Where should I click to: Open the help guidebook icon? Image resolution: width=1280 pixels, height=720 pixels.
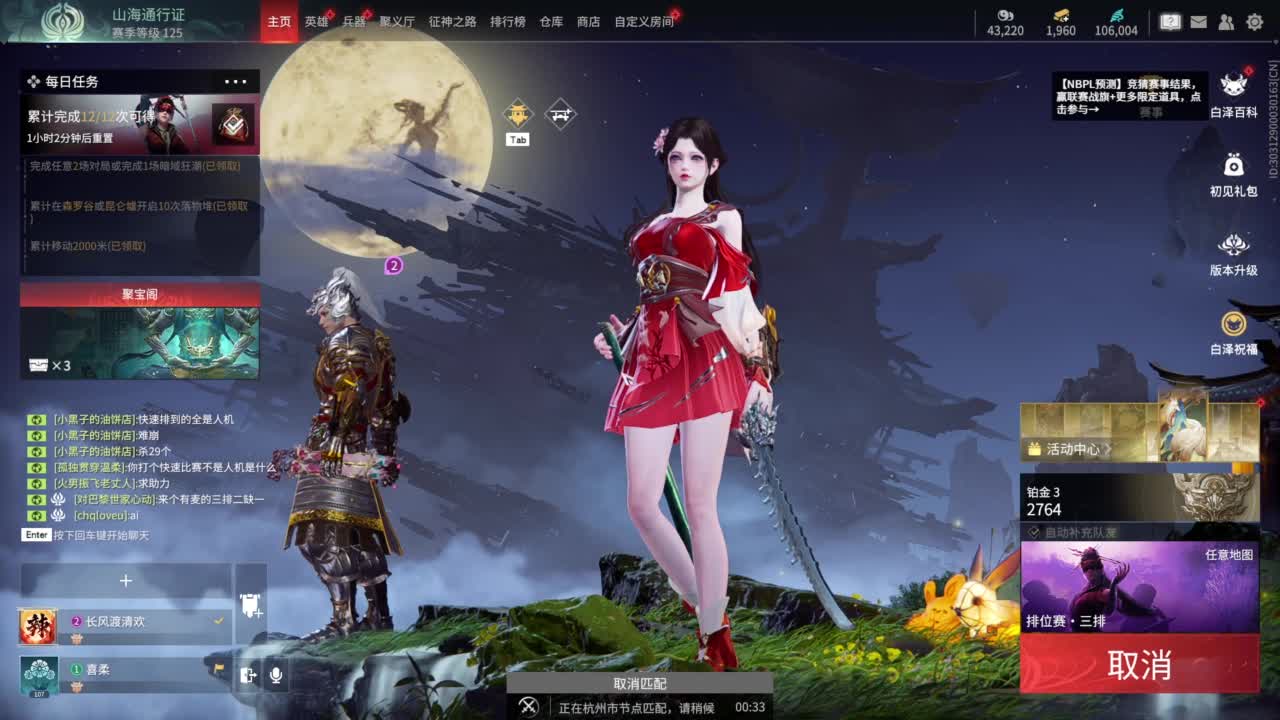(1170, 20)
